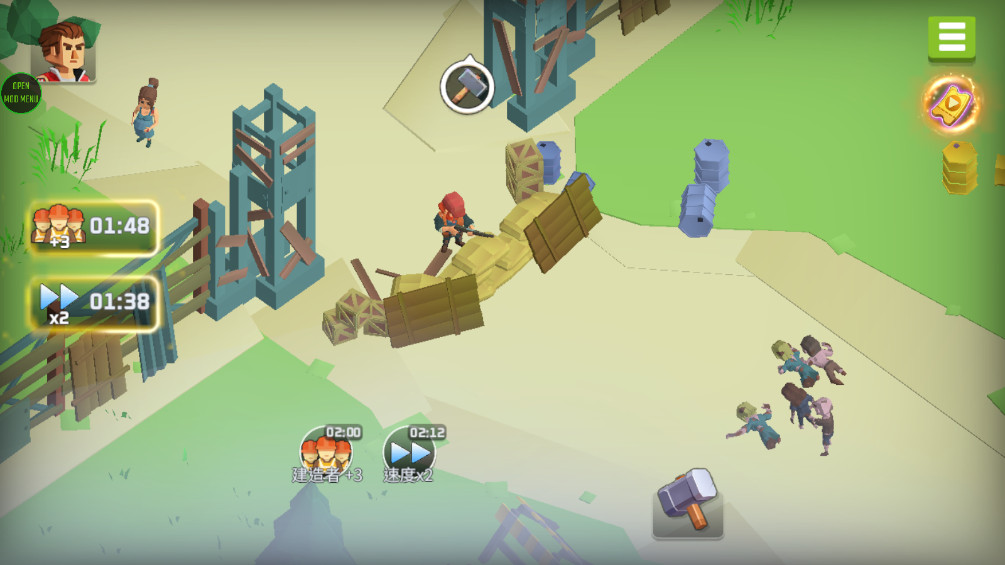The width and height of the screenshot is (1005, 565).
Task: Activate the 速度x2 speed bonus
Action: point(409,453)
